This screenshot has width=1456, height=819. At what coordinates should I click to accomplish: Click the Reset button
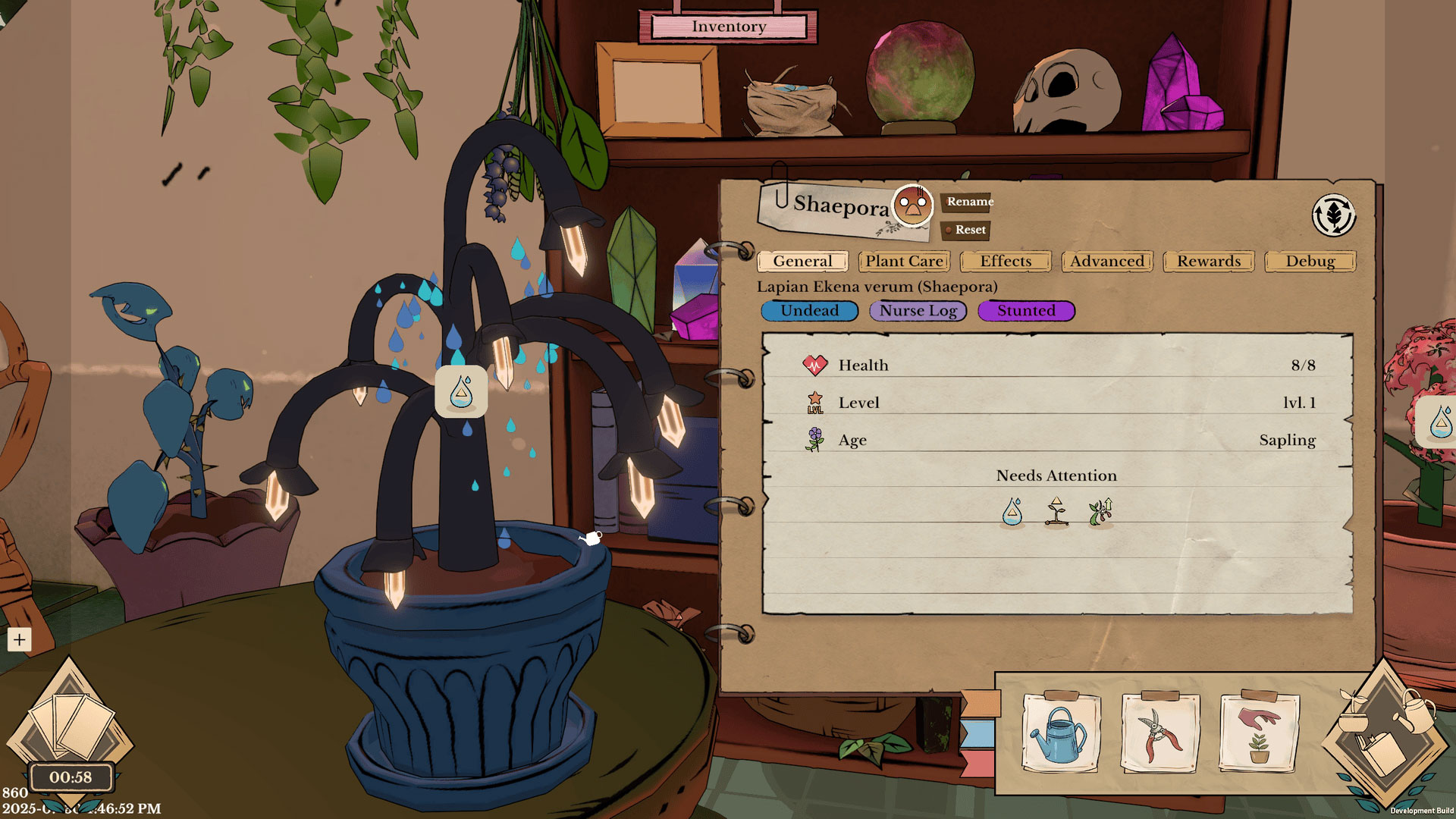point(968,230)
